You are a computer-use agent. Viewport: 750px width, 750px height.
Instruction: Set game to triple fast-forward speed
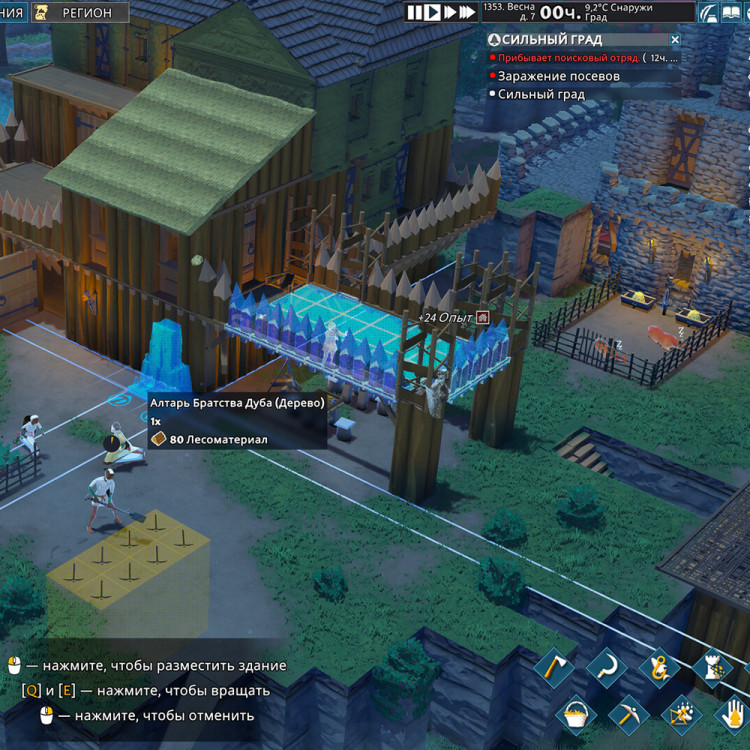[468, 12]
